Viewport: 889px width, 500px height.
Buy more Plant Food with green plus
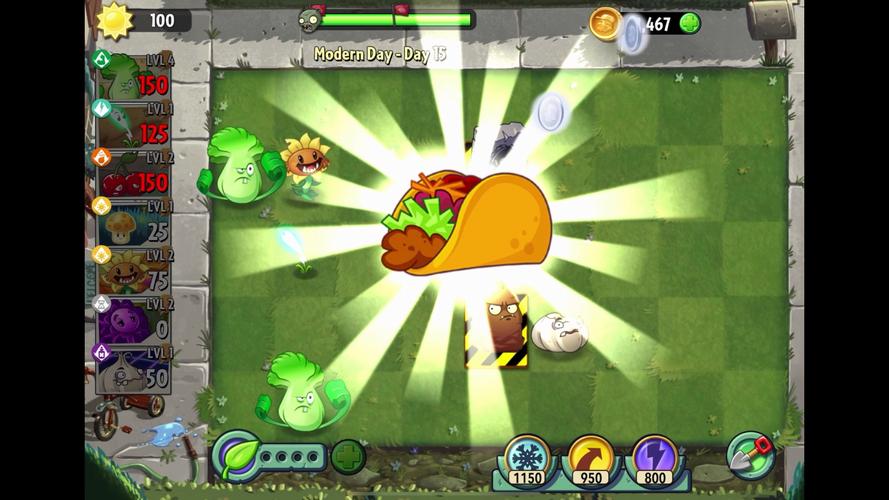(348, 457)
